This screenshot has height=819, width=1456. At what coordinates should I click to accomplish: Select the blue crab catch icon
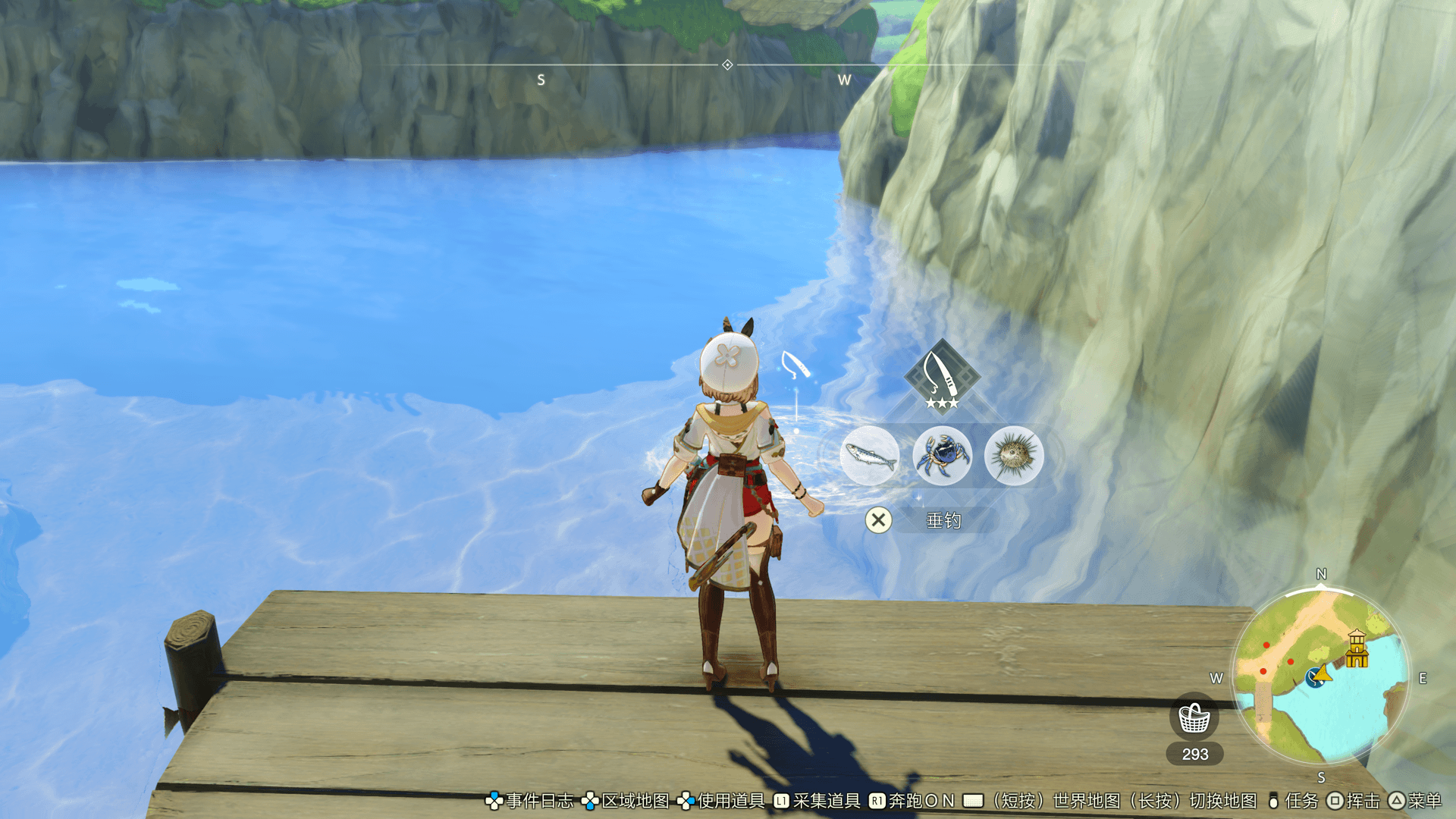[942, 455]
